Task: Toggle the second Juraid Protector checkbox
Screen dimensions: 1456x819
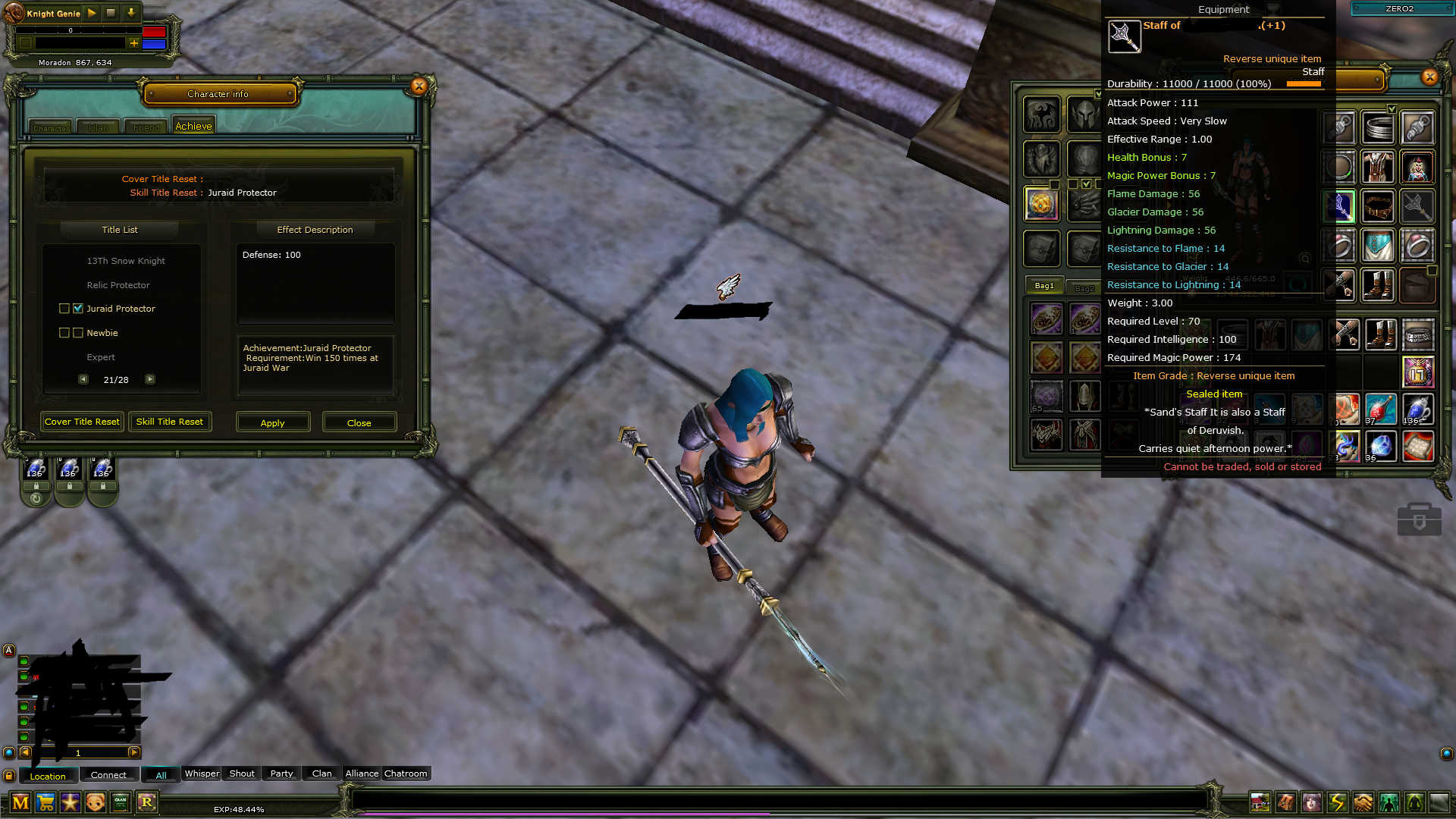Action: pyautogui.click(x=78, y=309)
